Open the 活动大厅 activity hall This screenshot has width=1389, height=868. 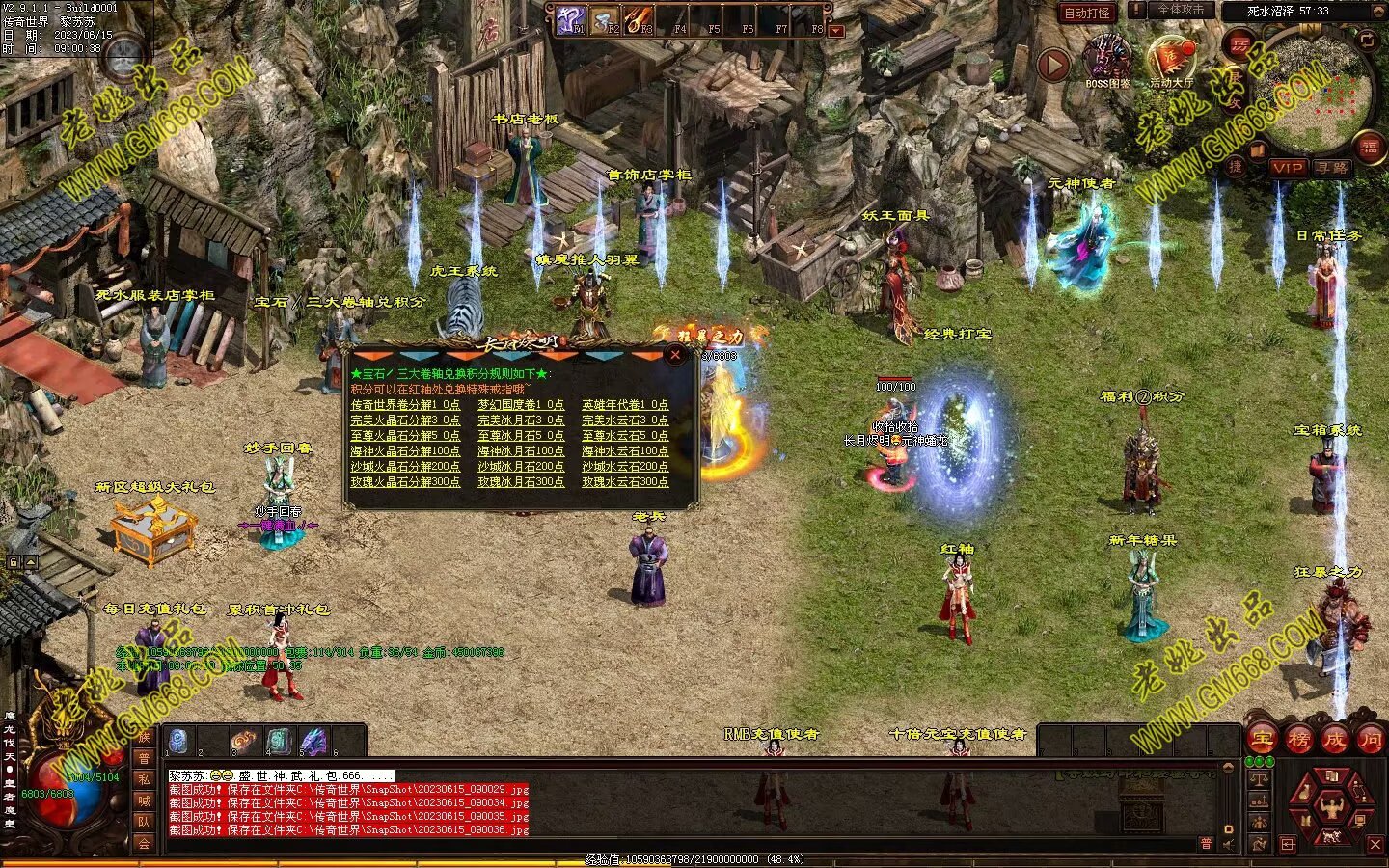pyautogui.click(x=1171, y=61)
